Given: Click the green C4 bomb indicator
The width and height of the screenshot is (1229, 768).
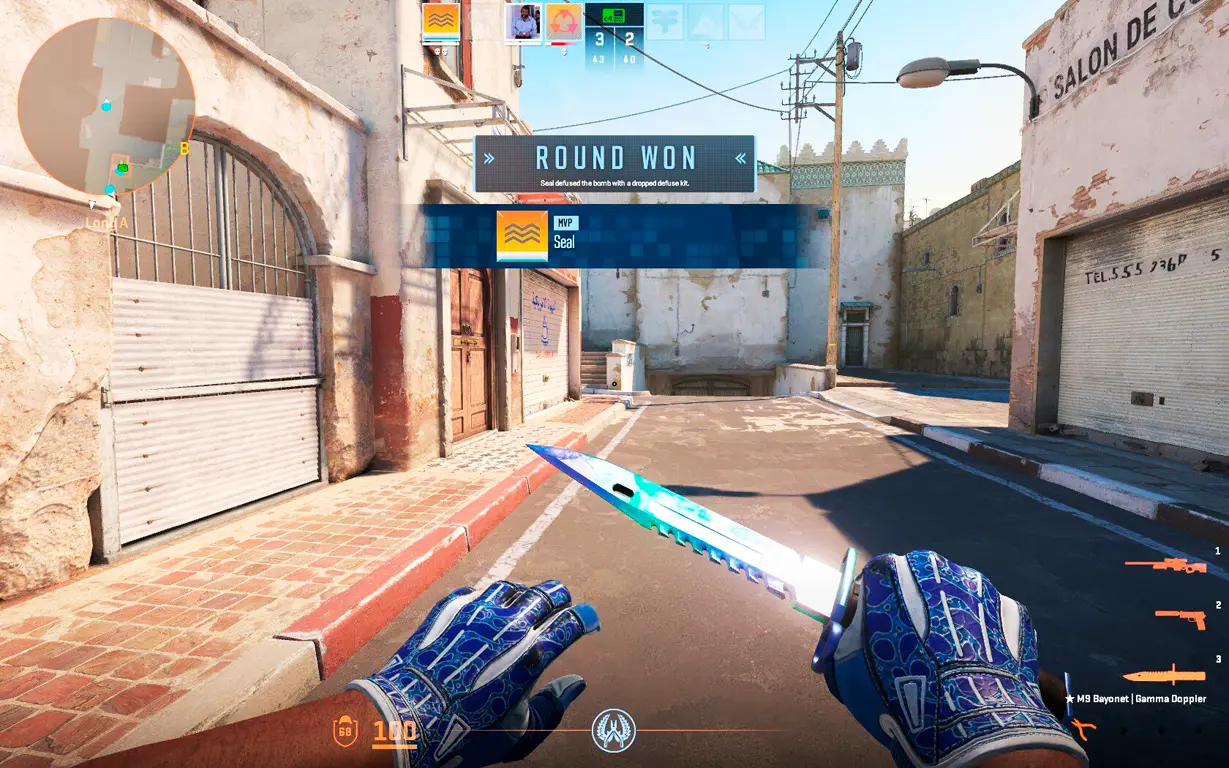Looking at the screenshot, I should 613,15.
